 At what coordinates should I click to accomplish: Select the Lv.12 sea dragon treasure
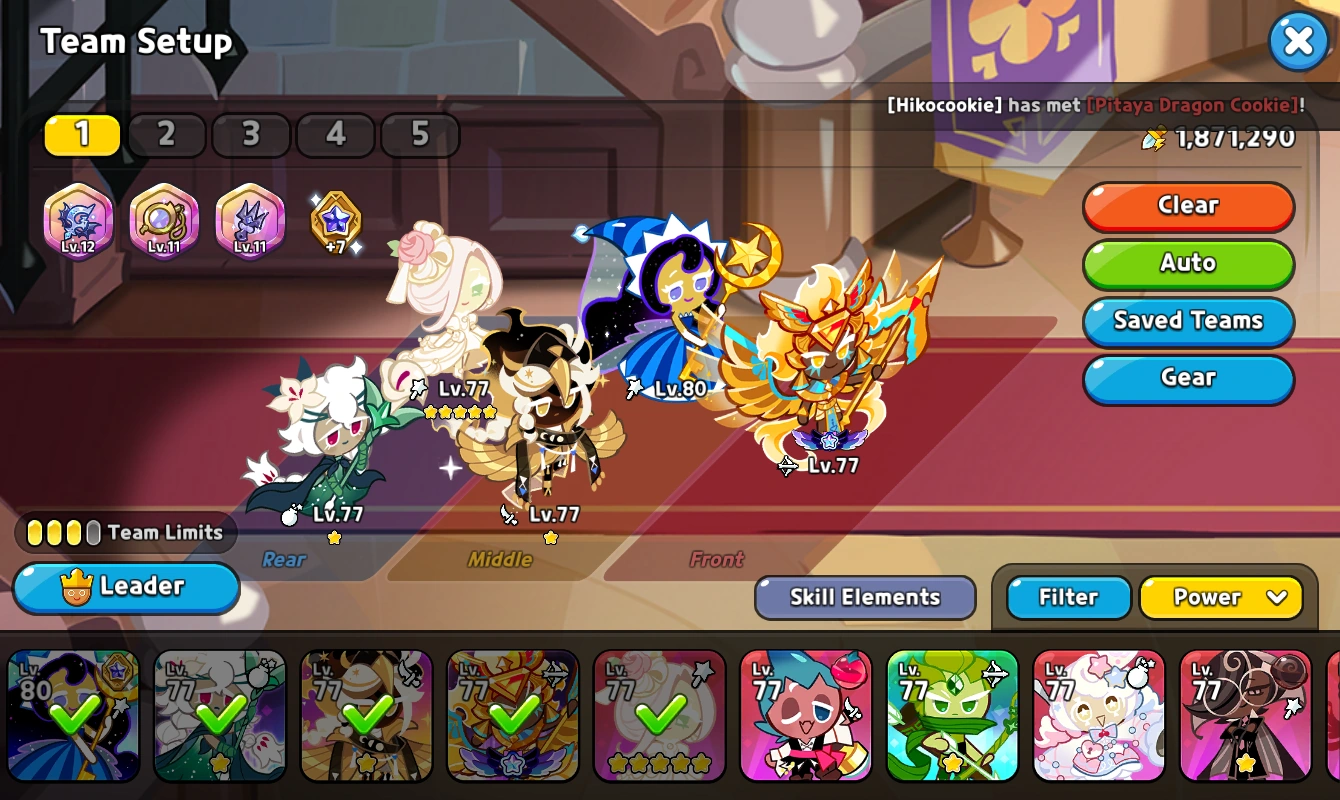(x=77, y=220)
